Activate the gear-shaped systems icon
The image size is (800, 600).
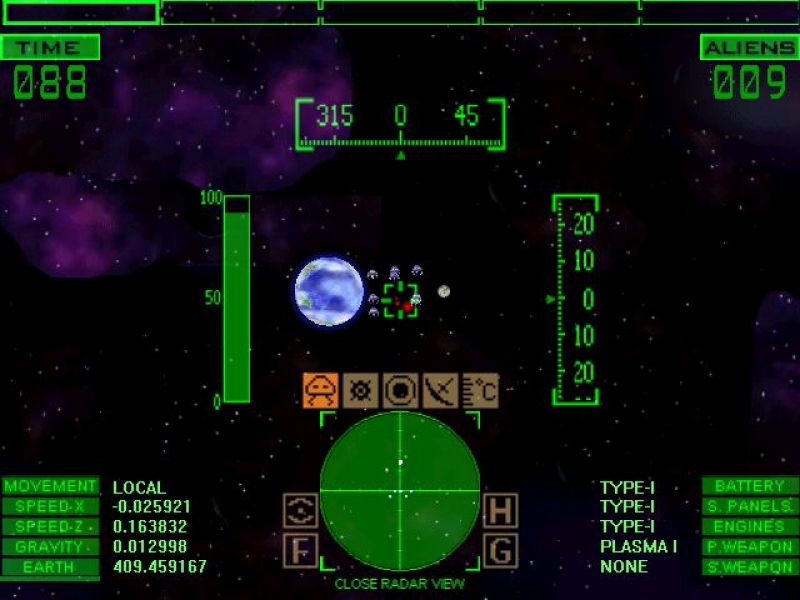click(x=360, y=391)
